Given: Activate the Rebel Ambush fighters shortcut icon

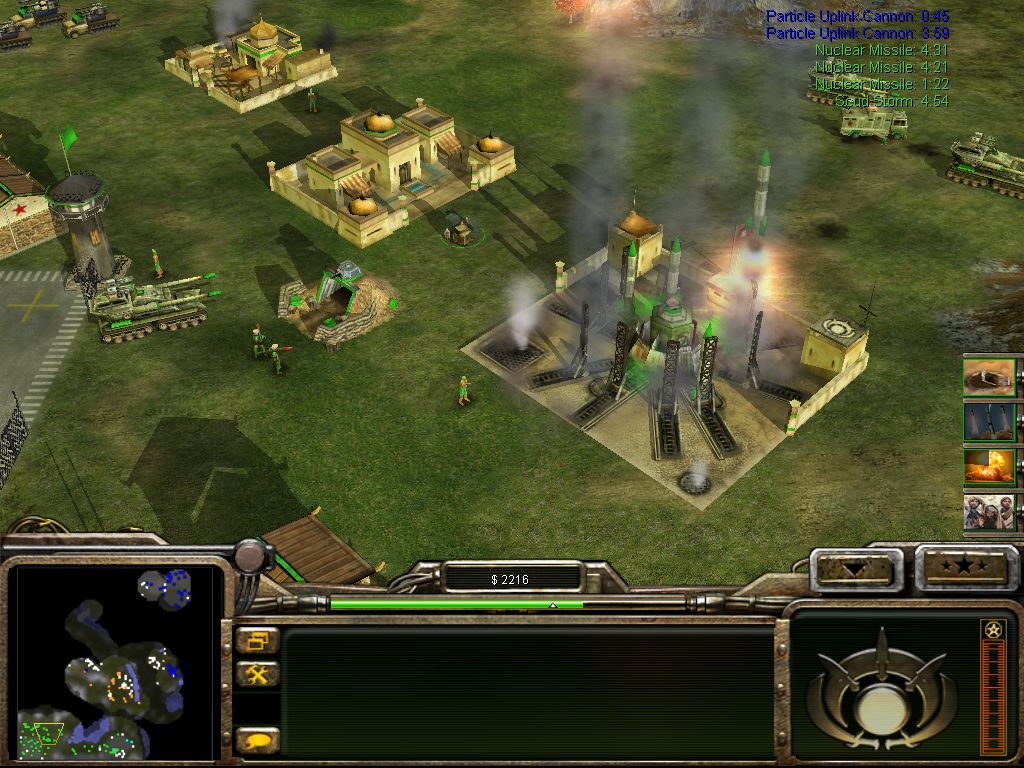Looking at the screenshot, I should [x=989, y=512].
